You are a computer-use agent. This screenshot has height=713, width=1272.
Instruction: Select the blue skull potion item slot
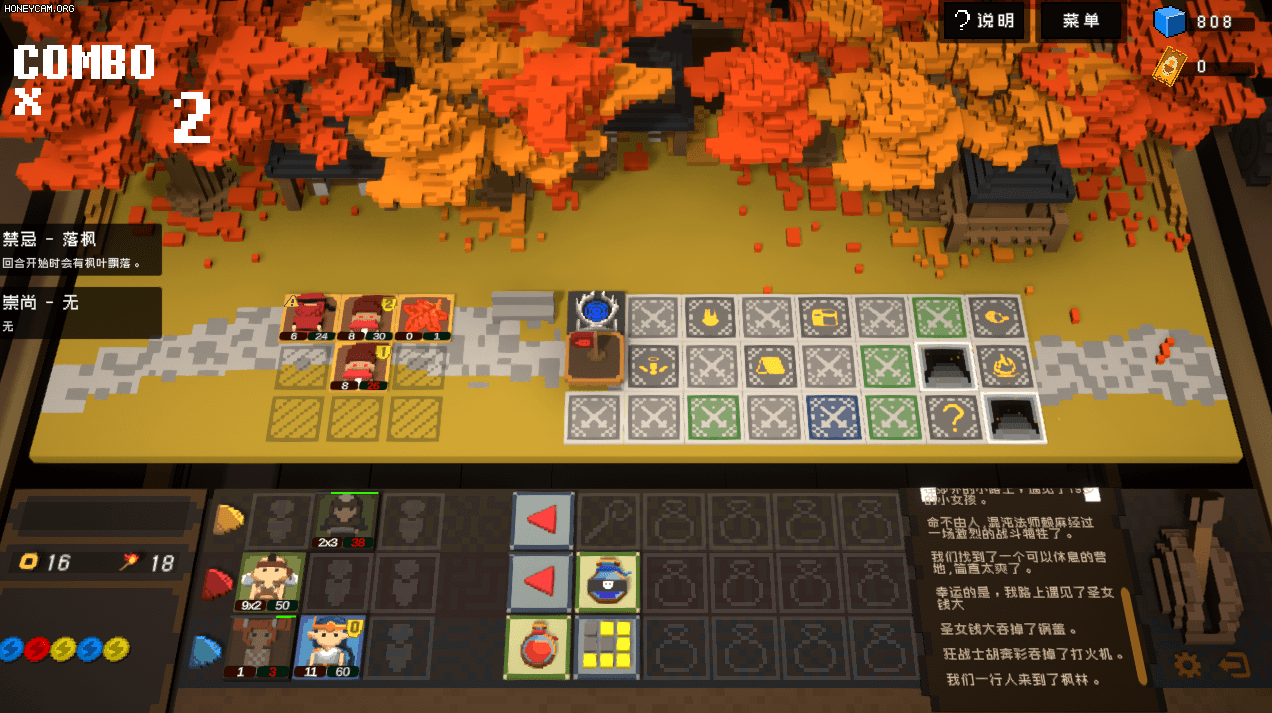click(608, 582)
